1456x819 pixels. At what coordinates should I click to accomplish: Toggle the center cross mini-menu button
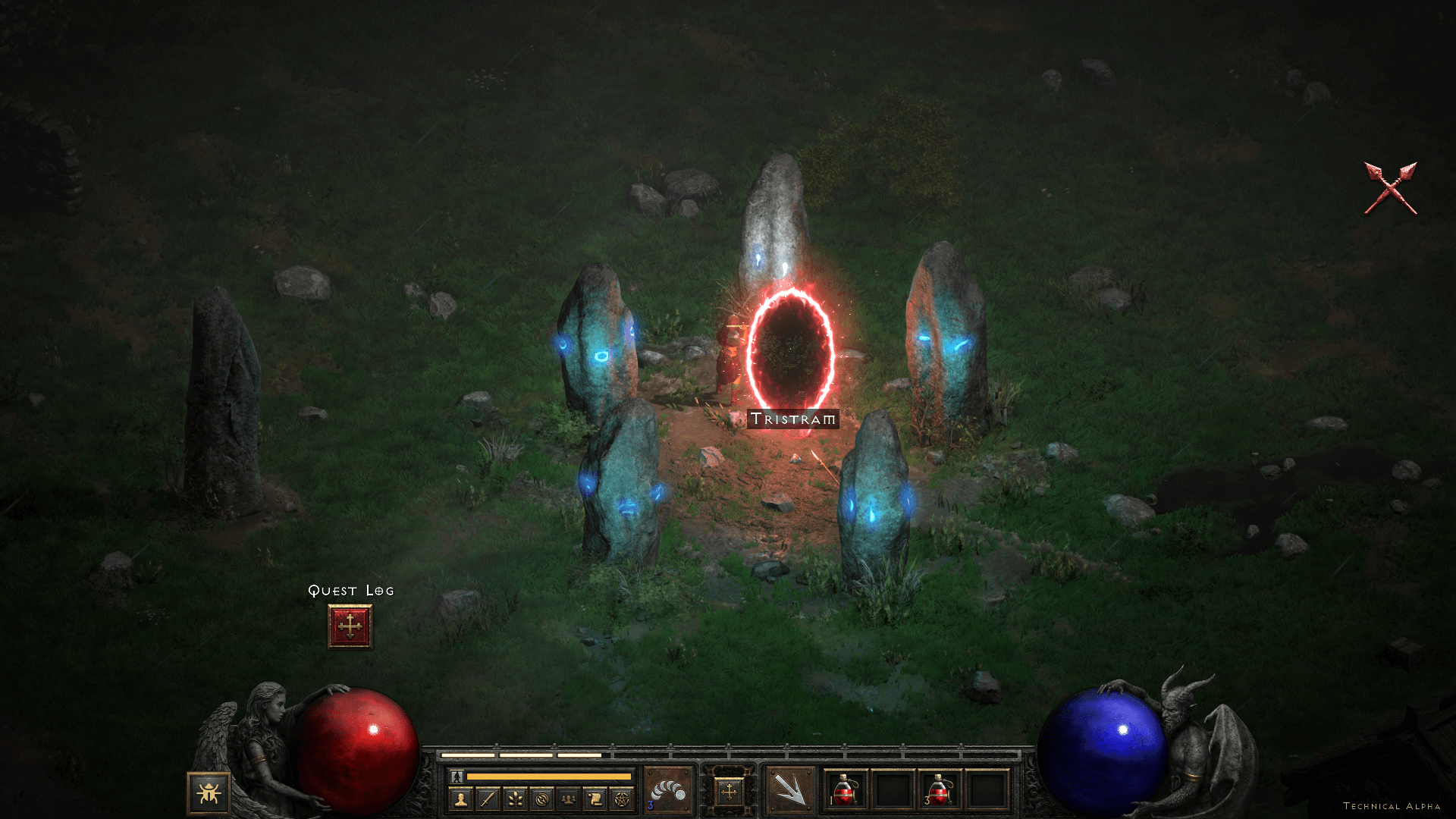(729, 792)
